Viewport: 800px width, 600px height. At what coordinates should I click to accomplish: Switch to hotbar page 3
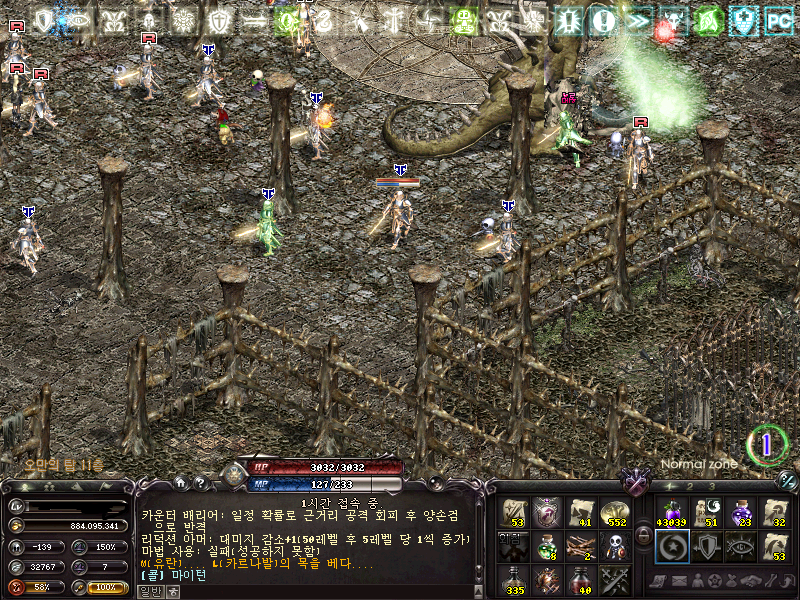coord(711,487)
